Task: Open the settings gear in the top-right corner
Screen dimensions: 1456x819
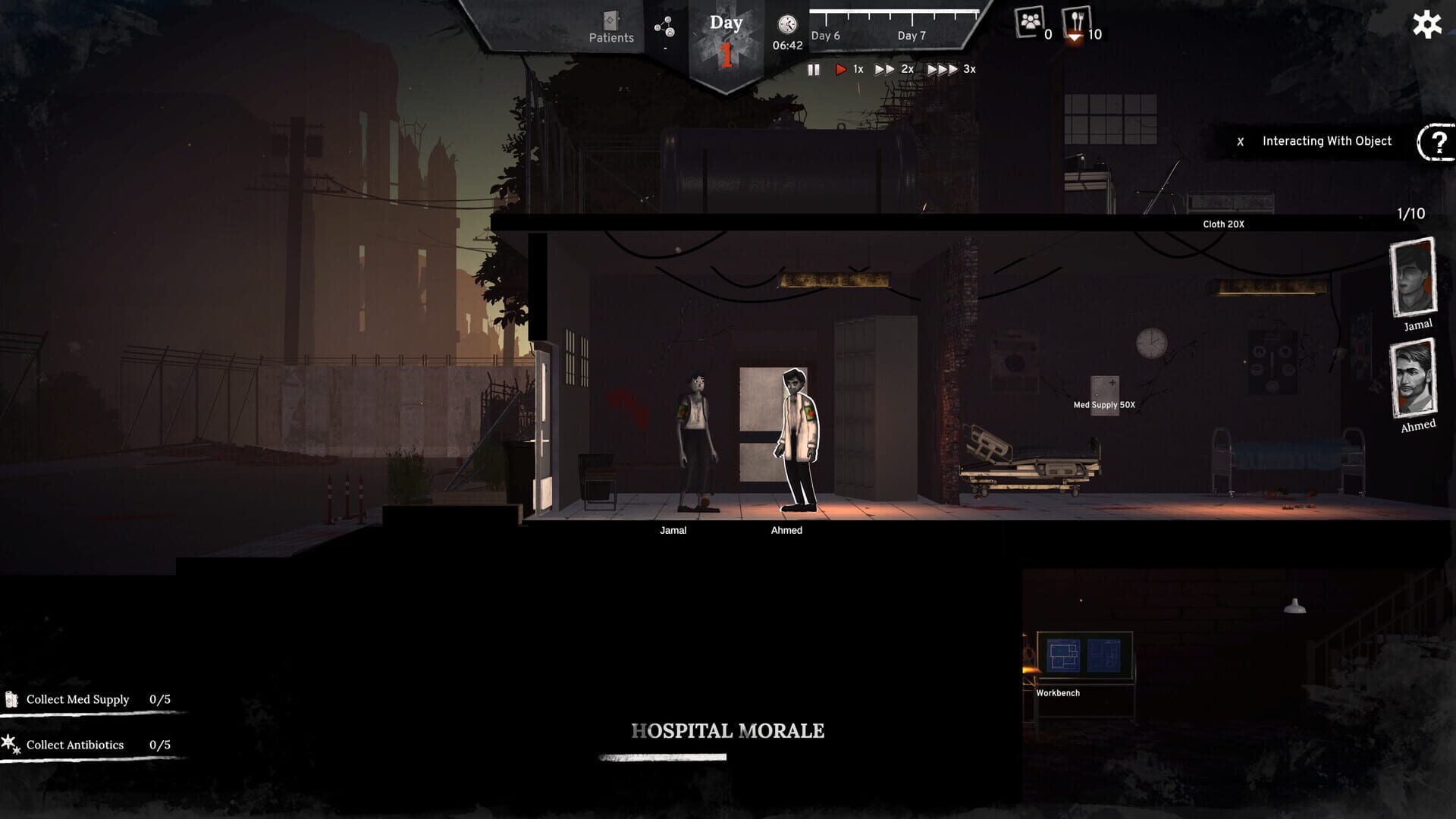Action: click(x=1426, y=24)
